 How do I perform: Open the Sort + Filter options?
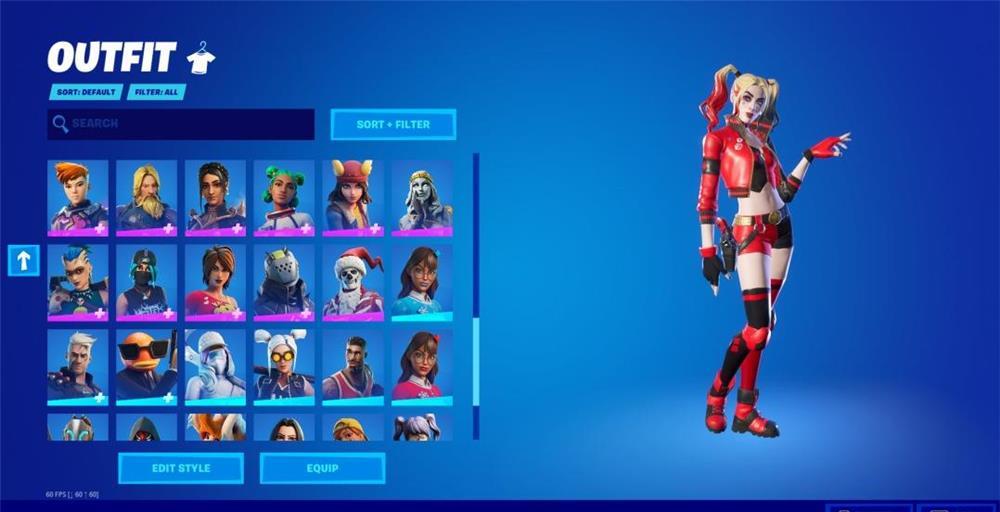point(393,124)
